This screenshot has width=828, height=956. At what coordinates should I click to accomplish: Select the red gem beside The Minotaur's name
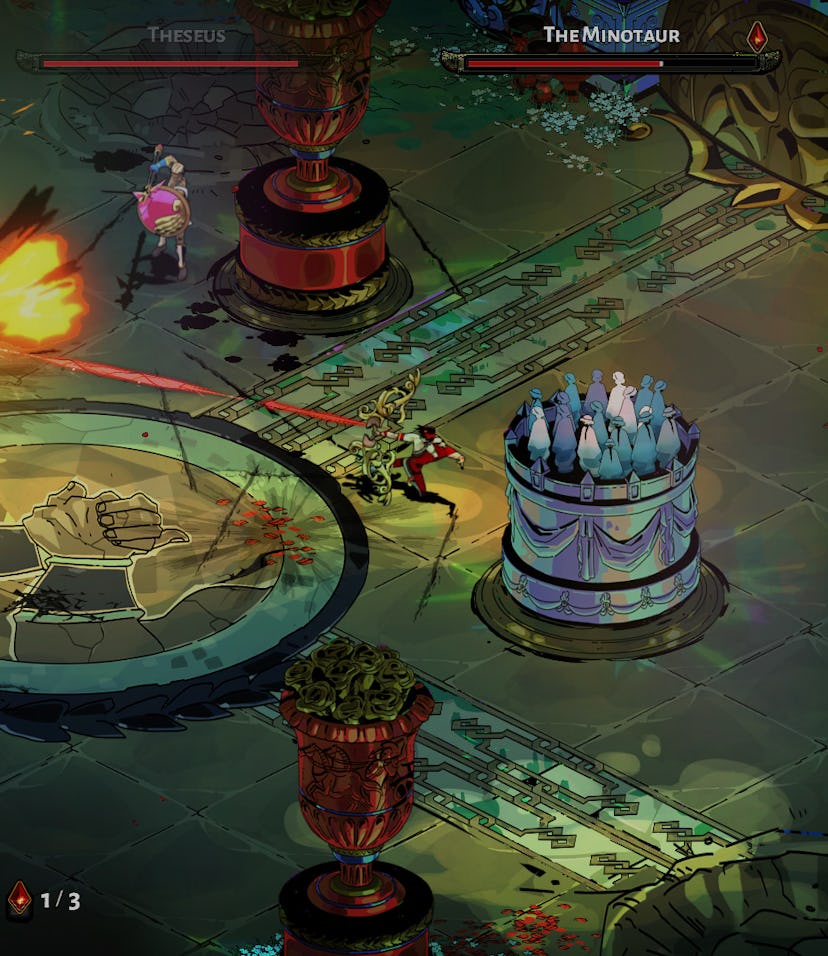tap(758, 37)
